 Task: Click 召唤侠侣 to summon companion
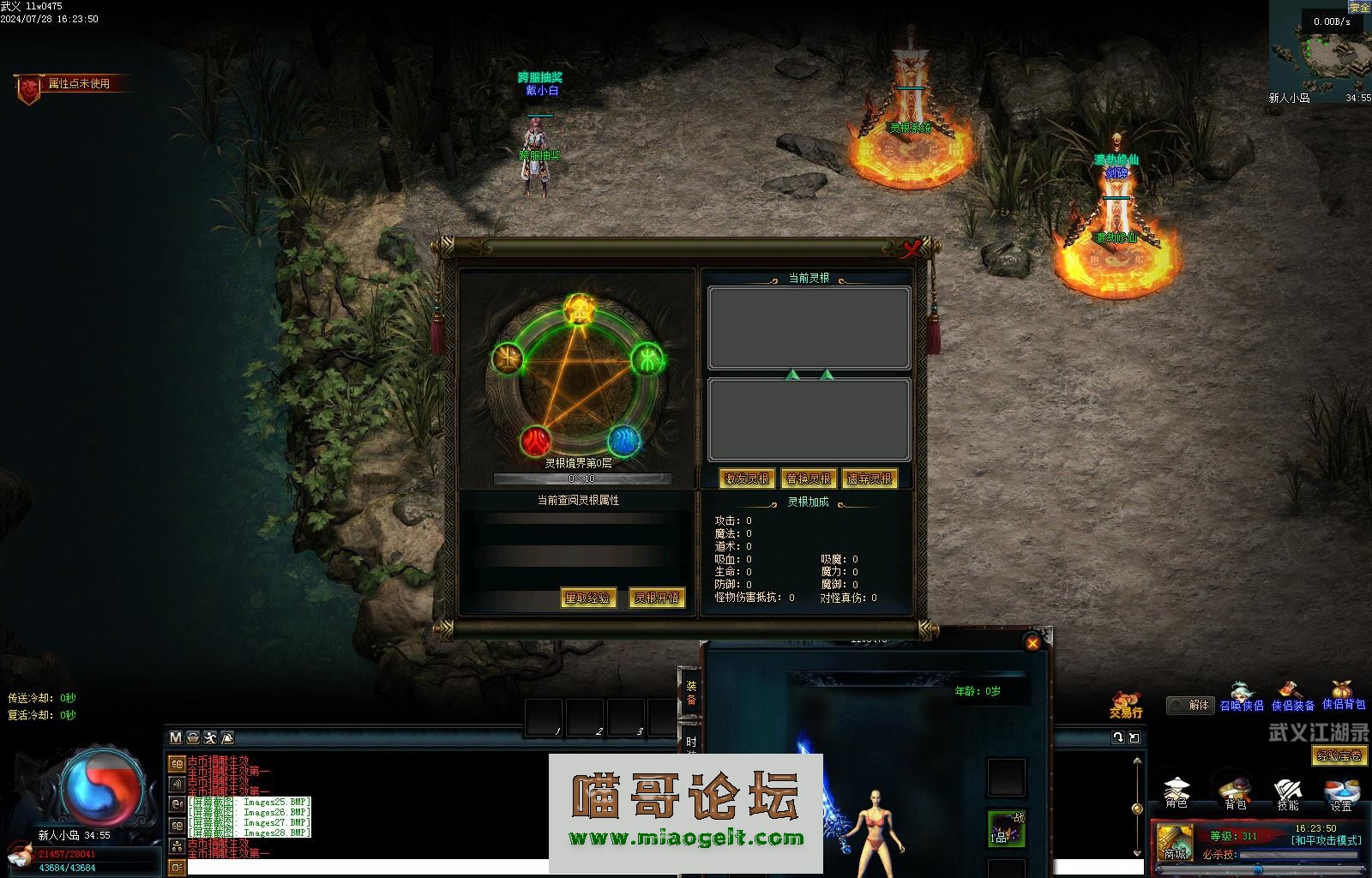coord(1242,697)
